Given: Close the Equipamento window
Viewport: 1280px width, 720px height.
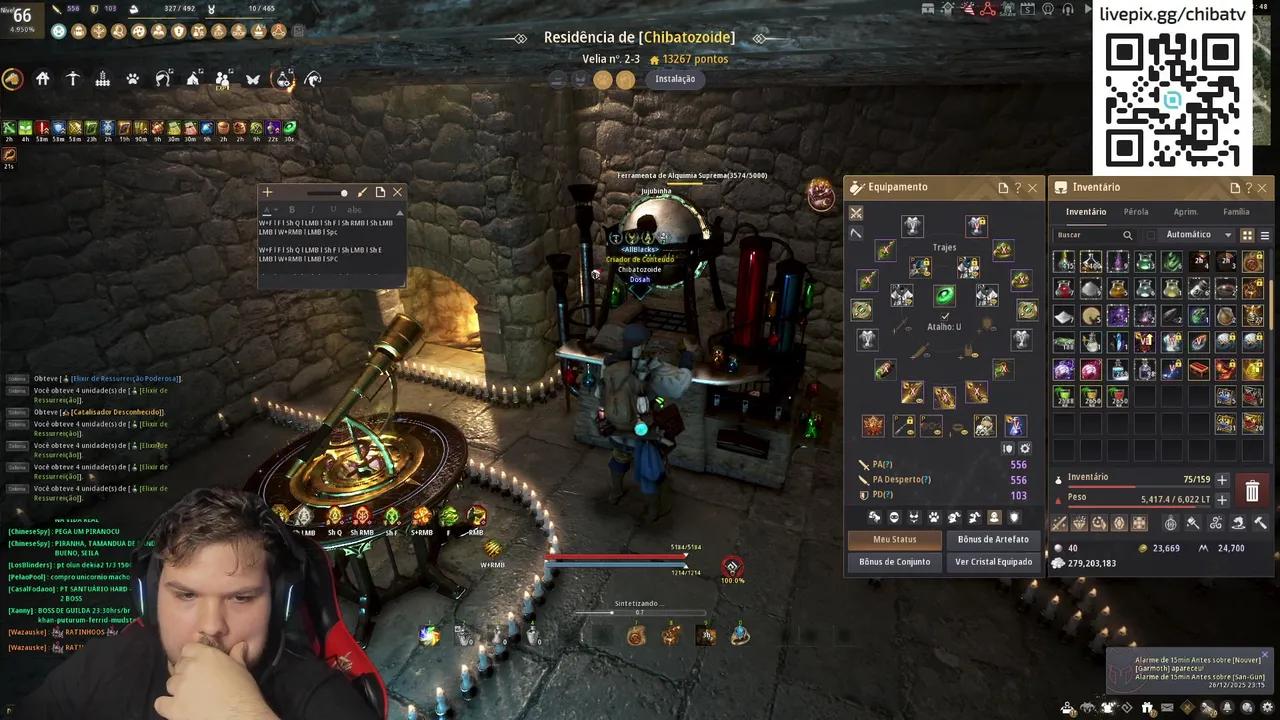Looking at the screenshot, I should click(1033, 188).
